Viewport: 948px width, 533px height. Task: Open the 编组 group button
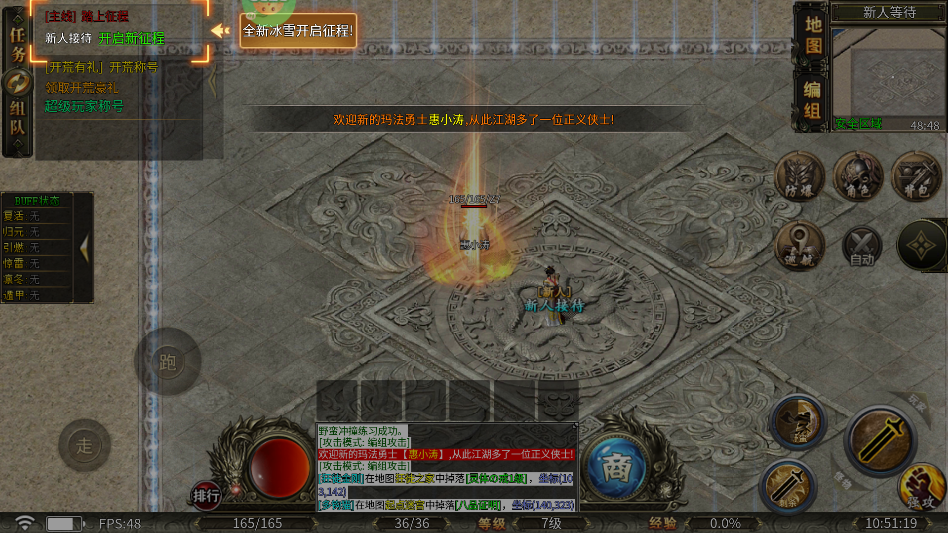(x=813, y=100)
